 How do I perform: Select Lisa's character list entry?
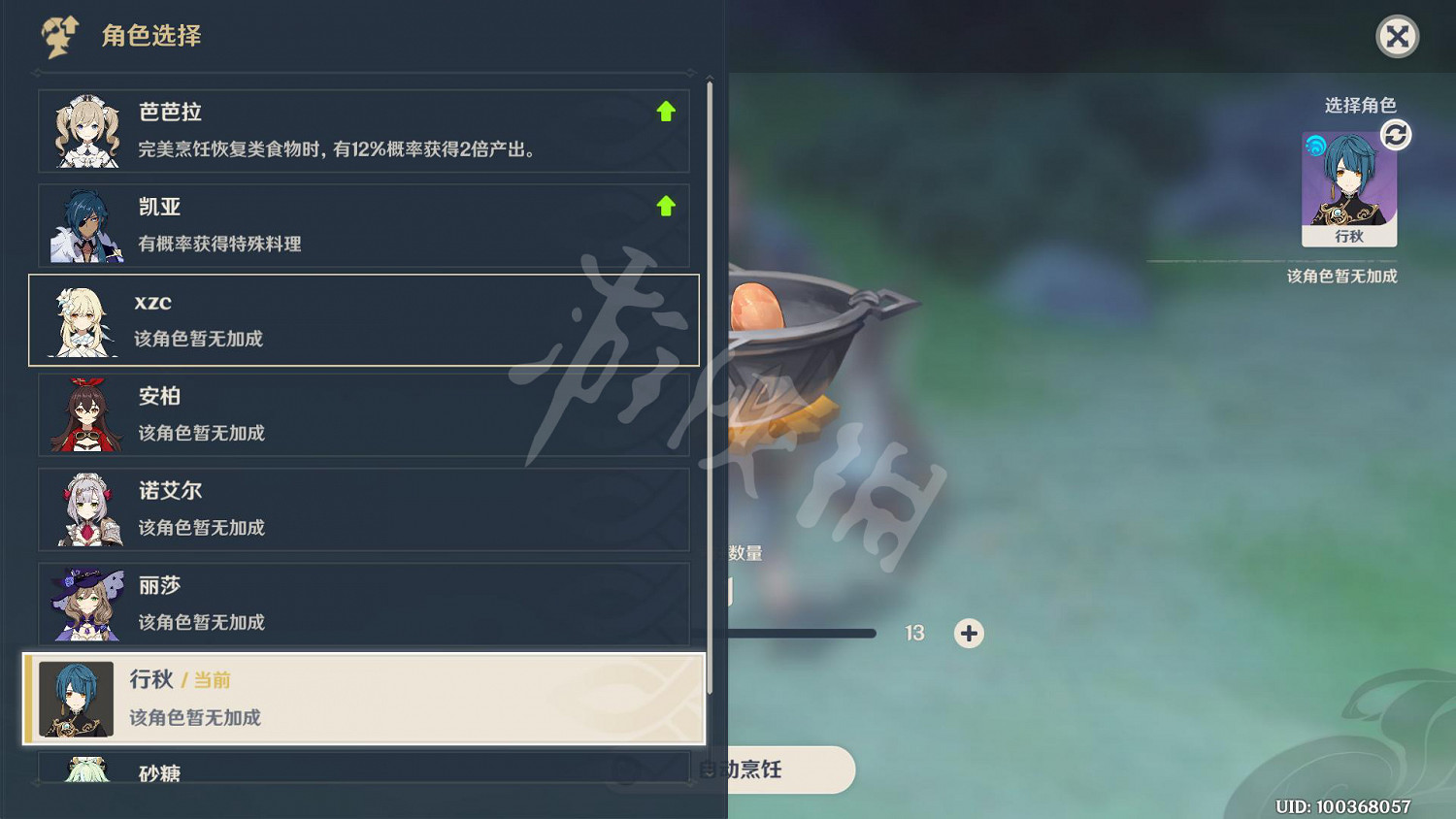[x=364, y=604]
